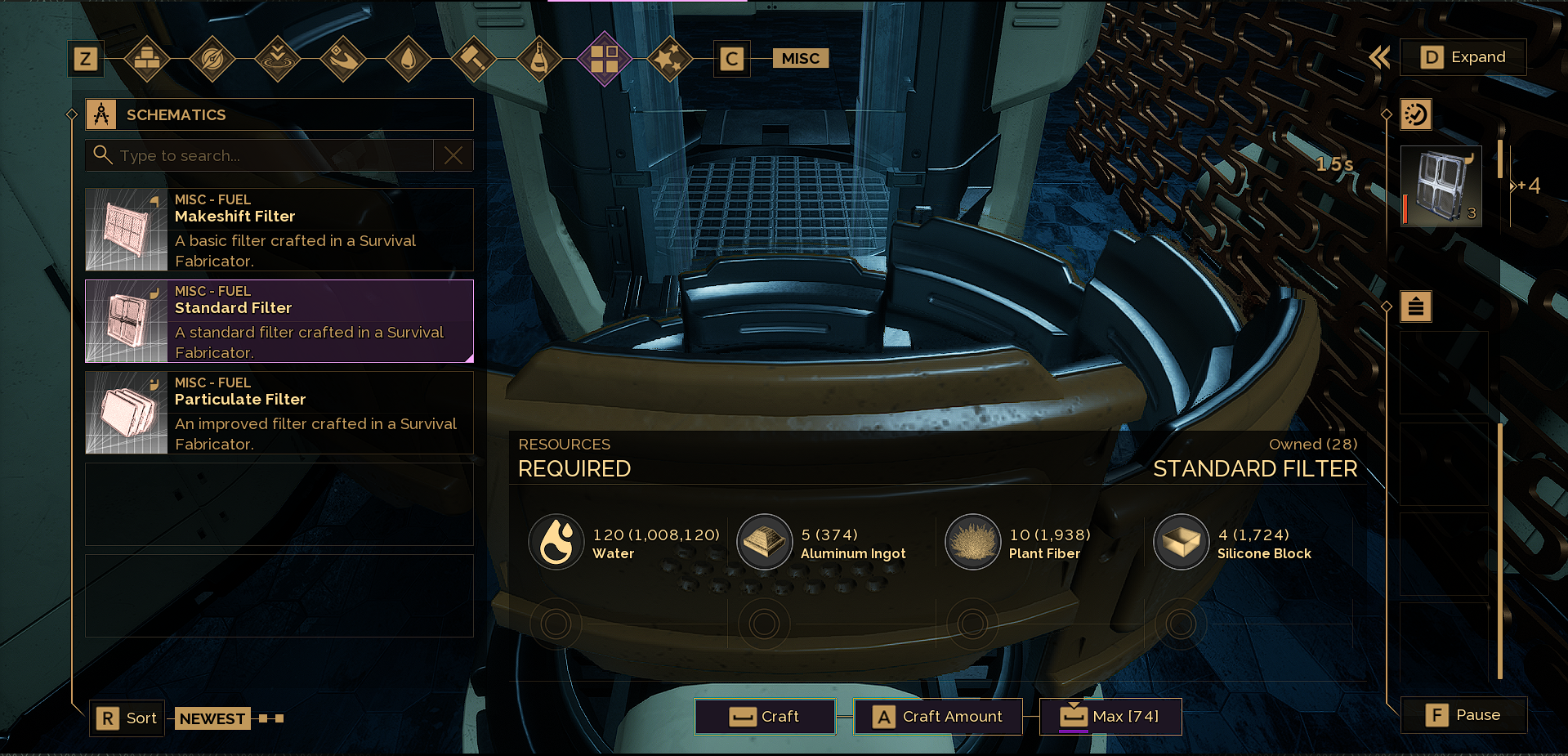This screenshot has width=1568, height=756.
Task: Select the Makeshift Filter schematic
Action: coord(279,230)
